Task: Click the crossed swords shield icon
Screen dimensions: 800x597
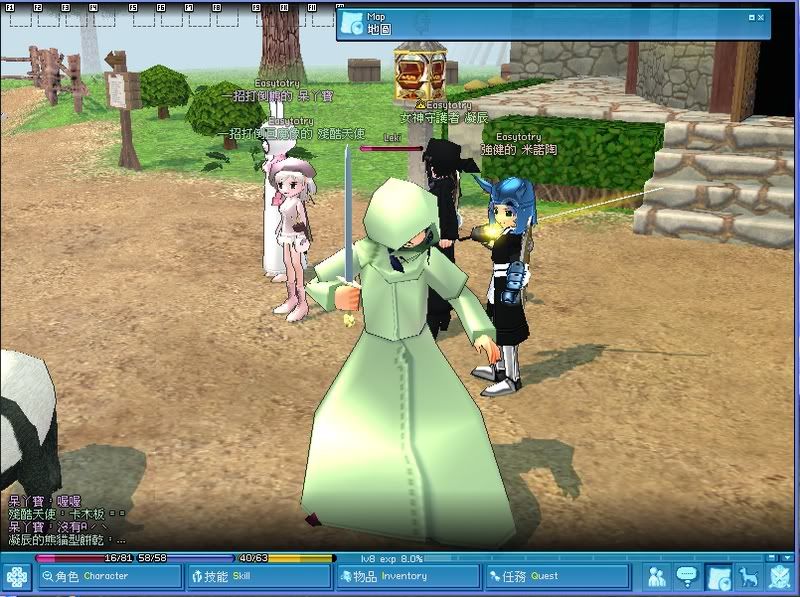Action: pyautogui.click(x=779, y=577)
